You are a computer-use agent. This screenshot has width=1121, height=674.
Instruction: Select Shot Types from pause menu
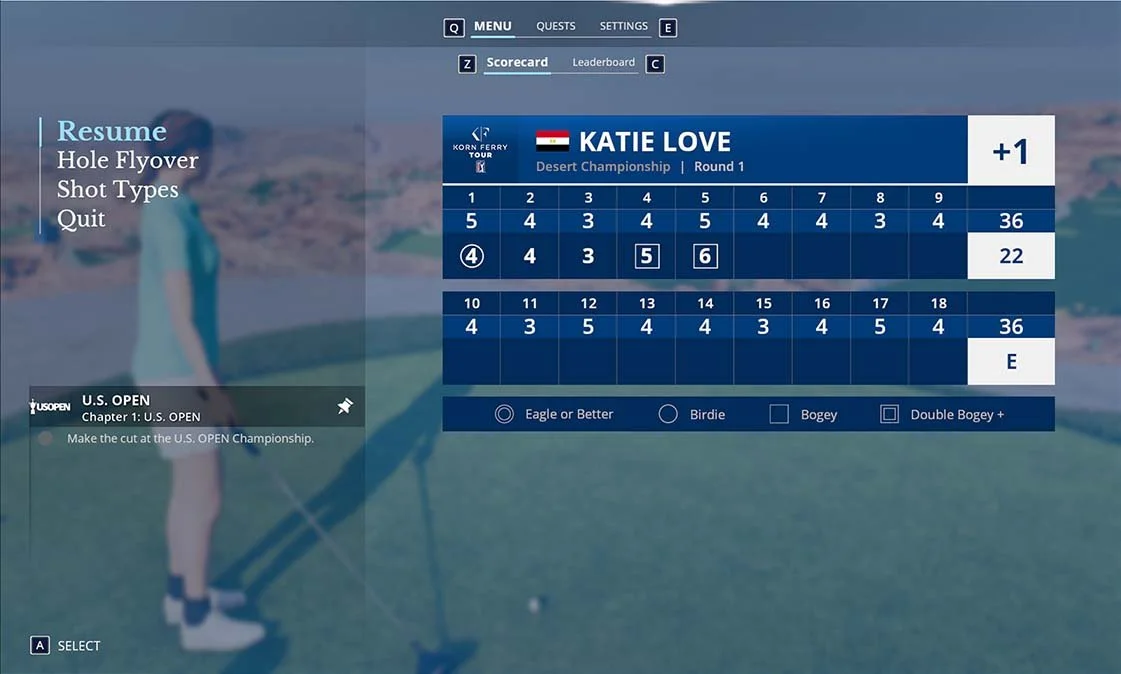(117, 189)
